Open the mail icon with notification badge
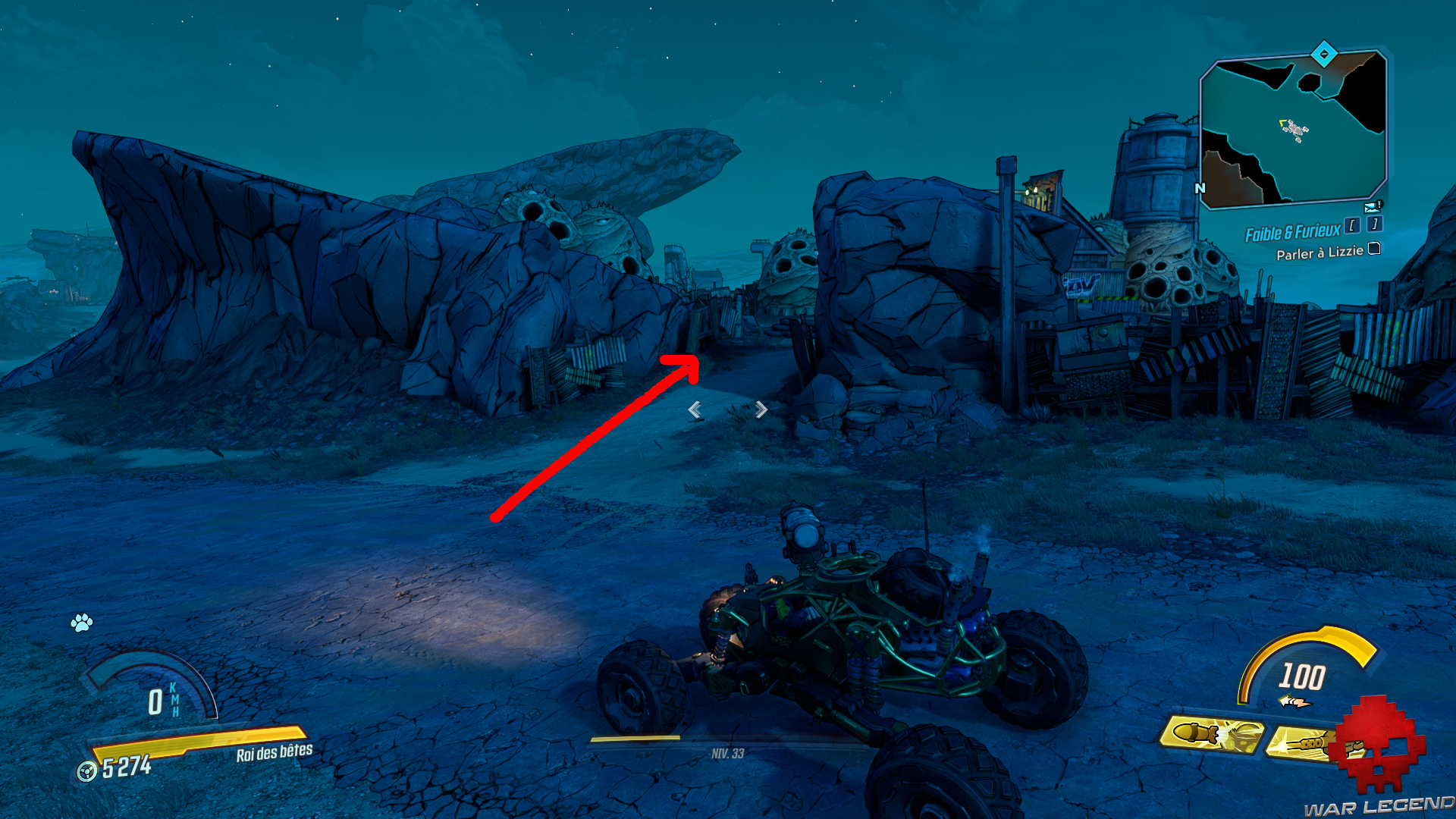The image size is (1456, 819). point(1371,206)
